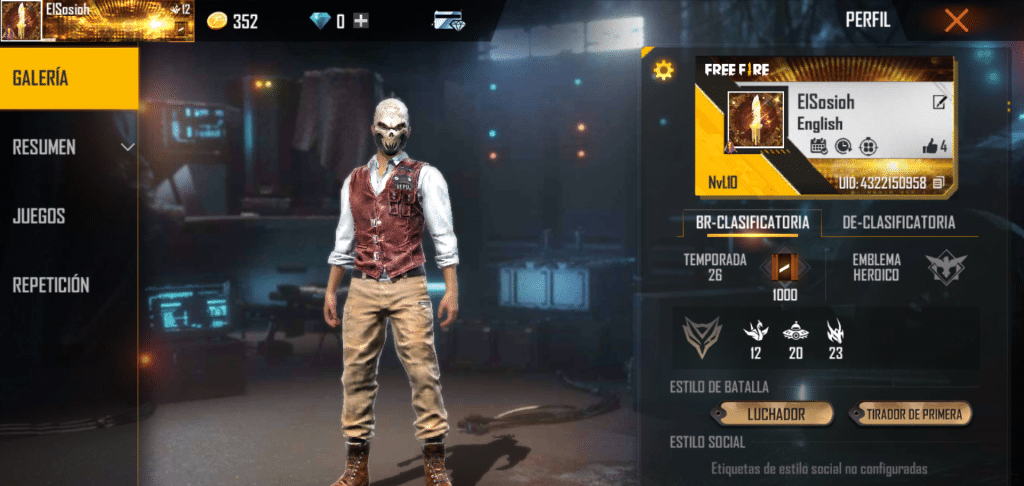Switch to the DE-Clasificatoria tab
1024x486 pixels.
pyautogui.click(x=898, y=223)
